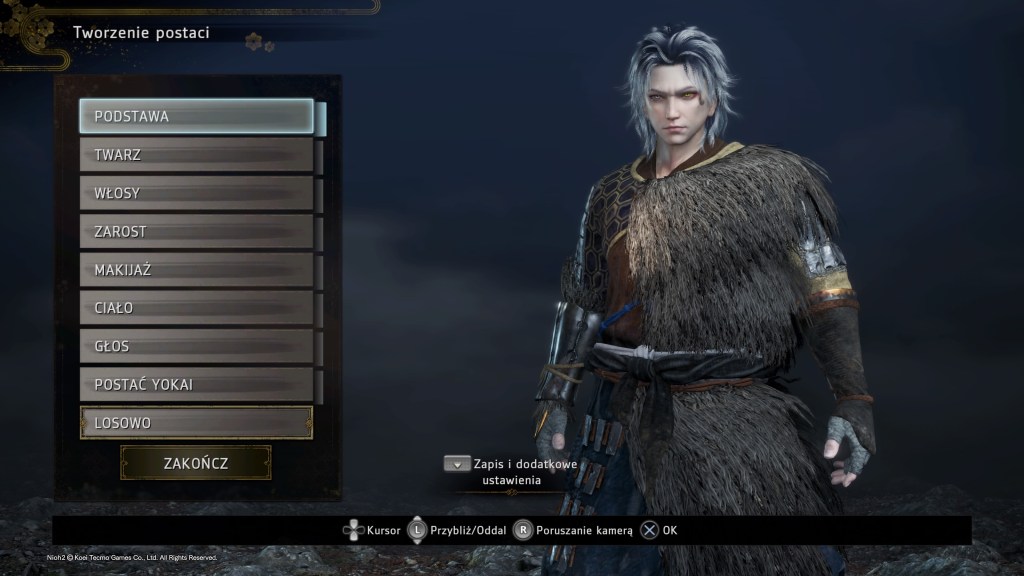Select the CIAŁO body options
Viewport: 1024px width, 576px height.
pos(197,308)
